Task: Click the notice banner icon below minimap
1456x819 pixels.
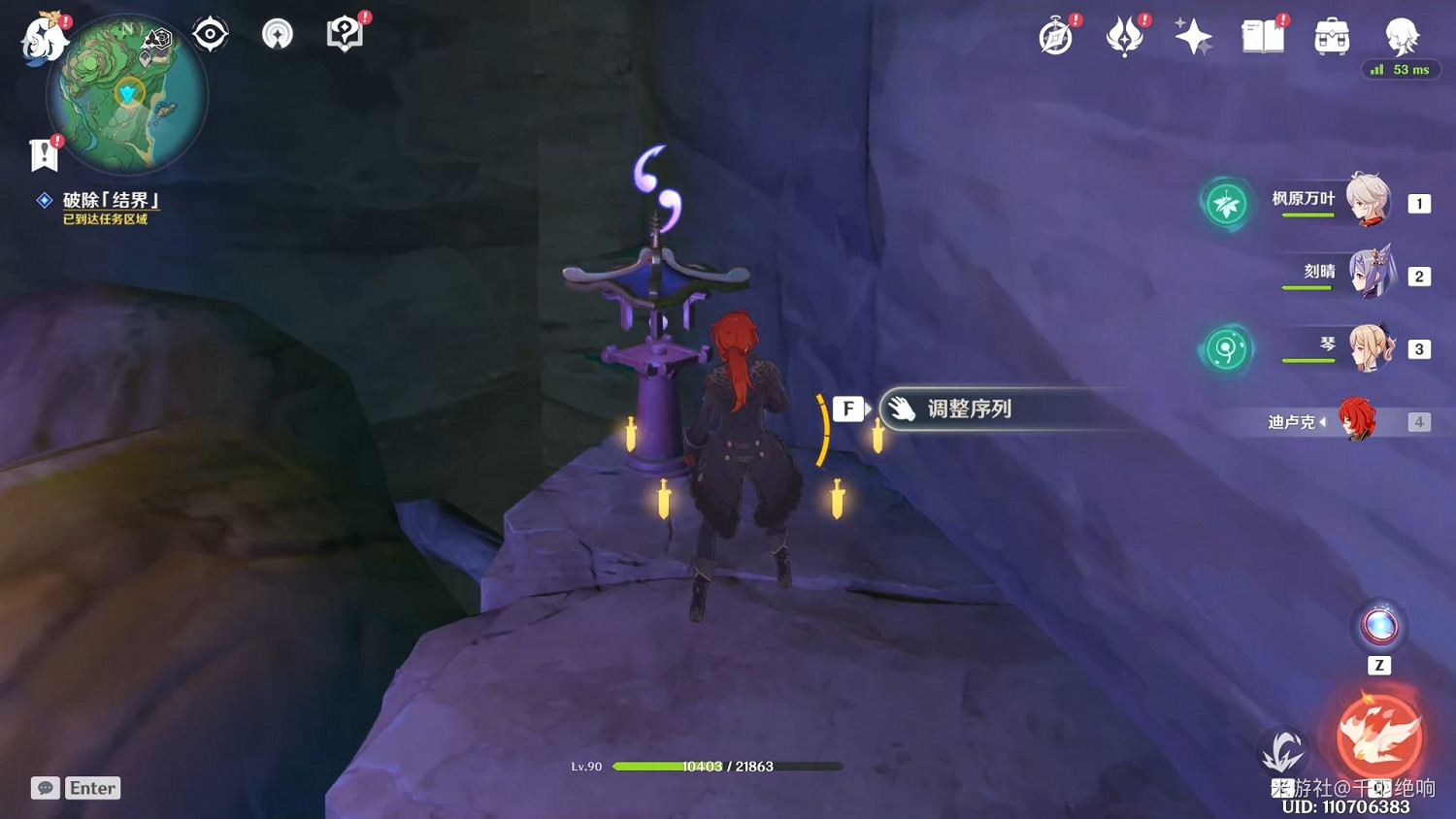Action: point(41,153)
